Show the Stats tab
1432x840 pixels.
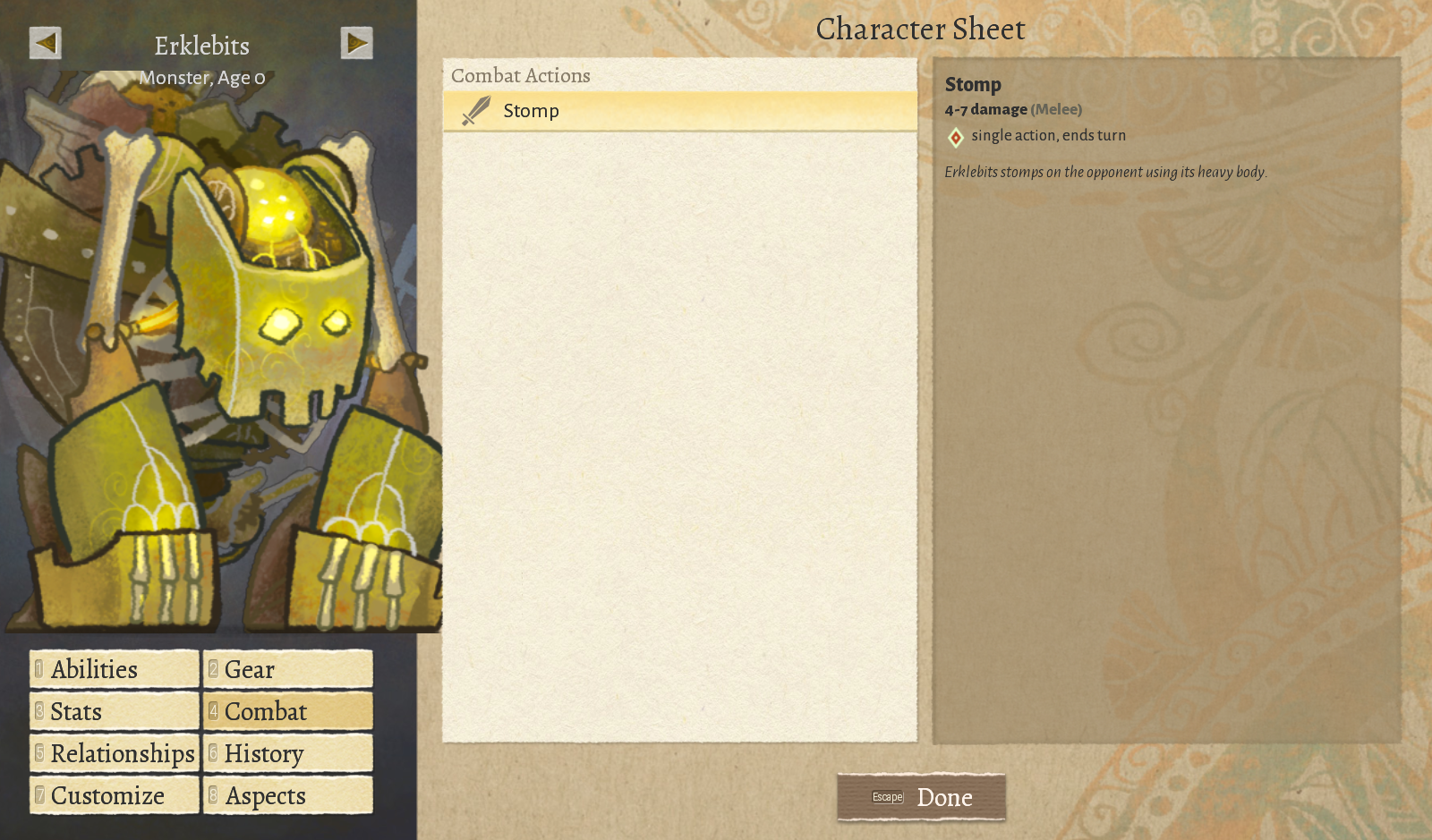point(114,711)
